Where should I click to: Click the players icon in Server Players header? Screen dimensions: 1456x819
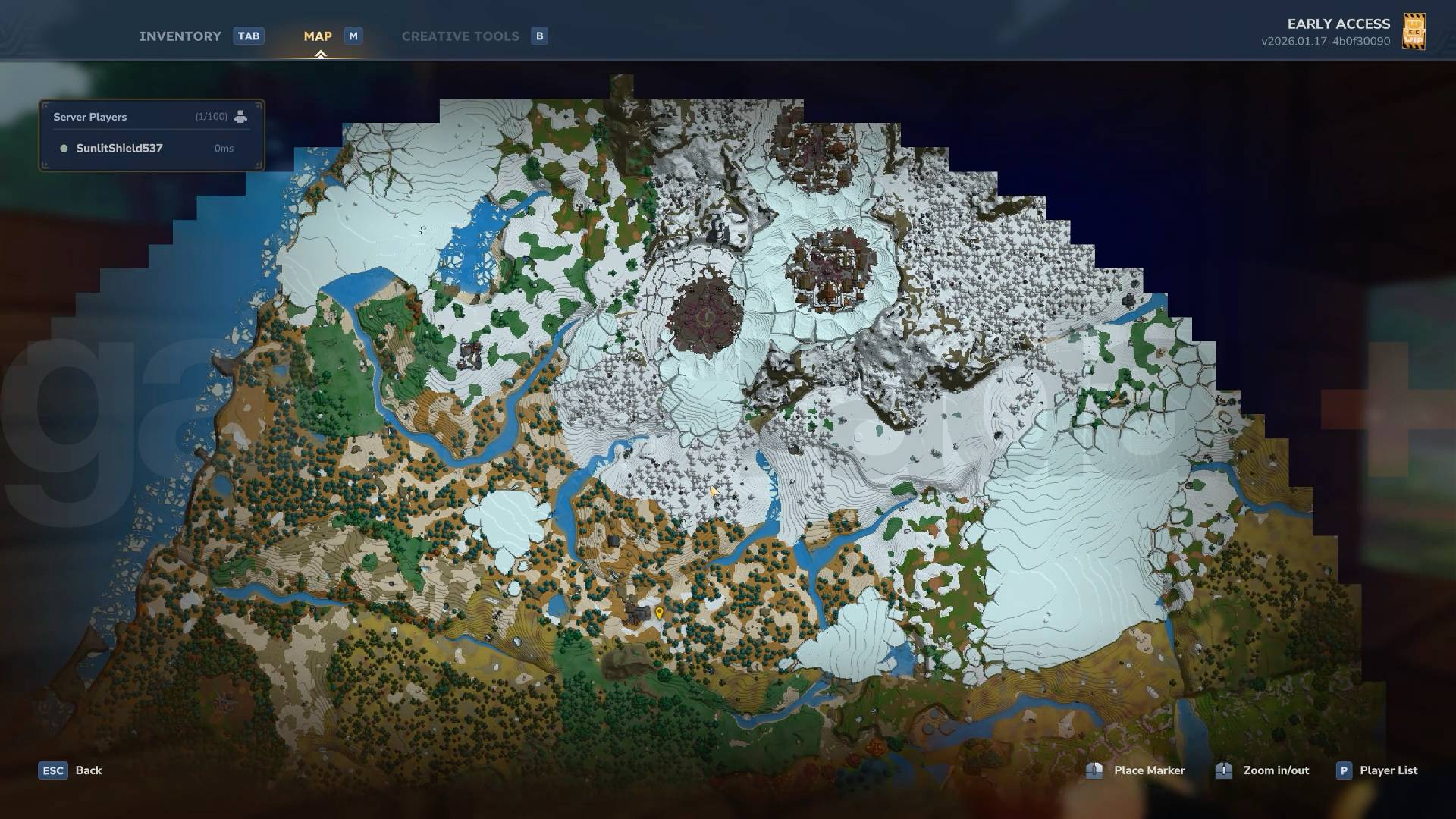[x=241, y=116]
